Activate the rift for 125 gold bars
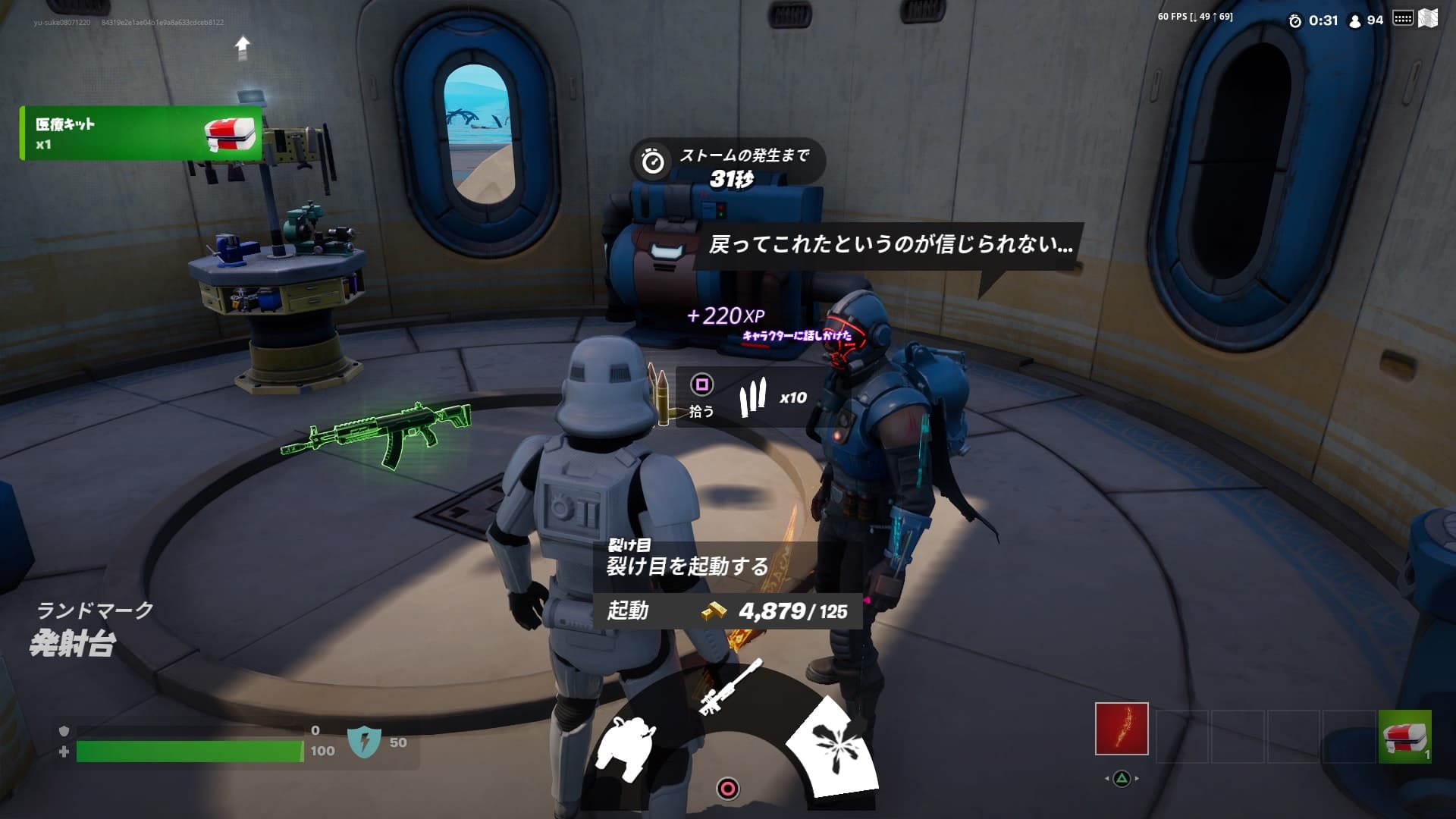The height and width of the screenshot is (819, 1456). coord(728,610)
